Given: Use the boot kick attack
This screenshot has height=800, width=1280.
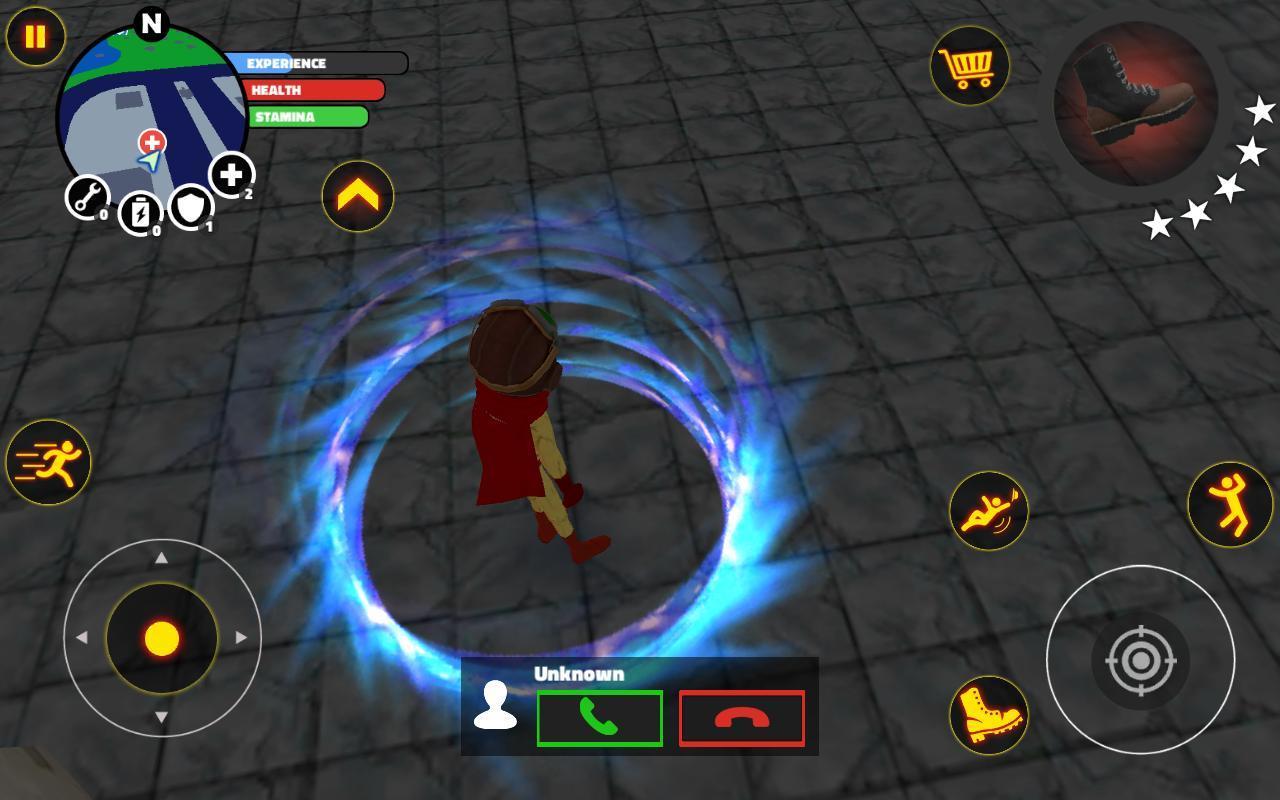Looking at the screenshot, I should click(x=987, y=713).
